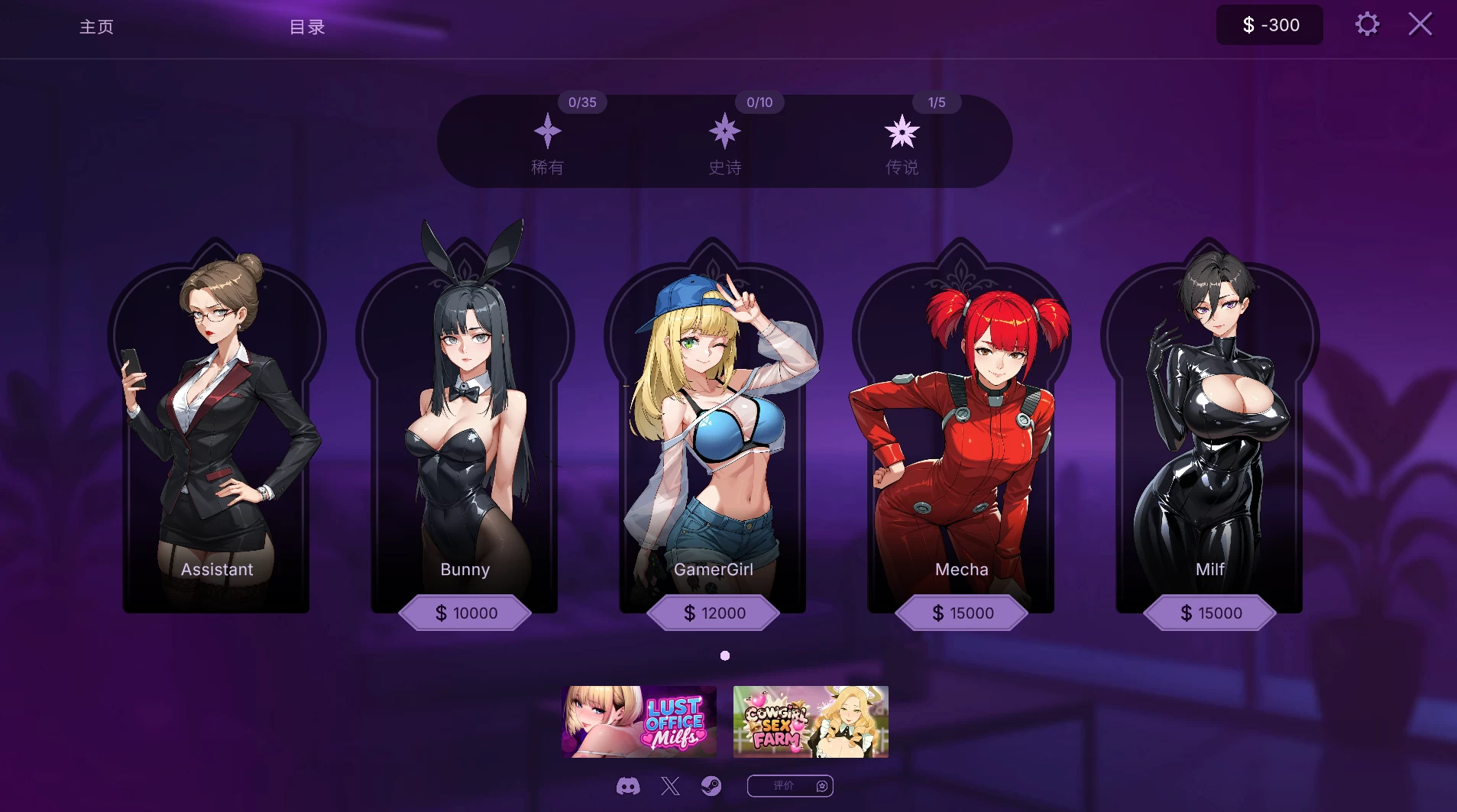The width and height of the screenshot is (1457, 812).
Task: Open the Discord community icon
Action: tap(628, 785)
